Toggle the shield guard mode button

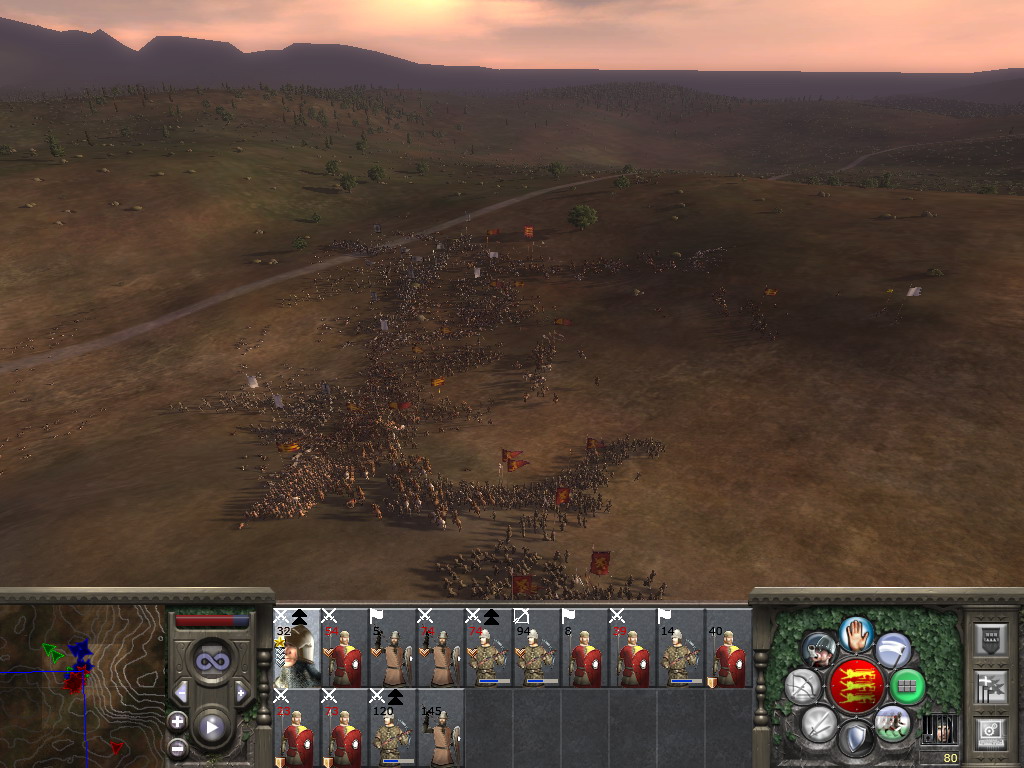click(x=855, y=739)
